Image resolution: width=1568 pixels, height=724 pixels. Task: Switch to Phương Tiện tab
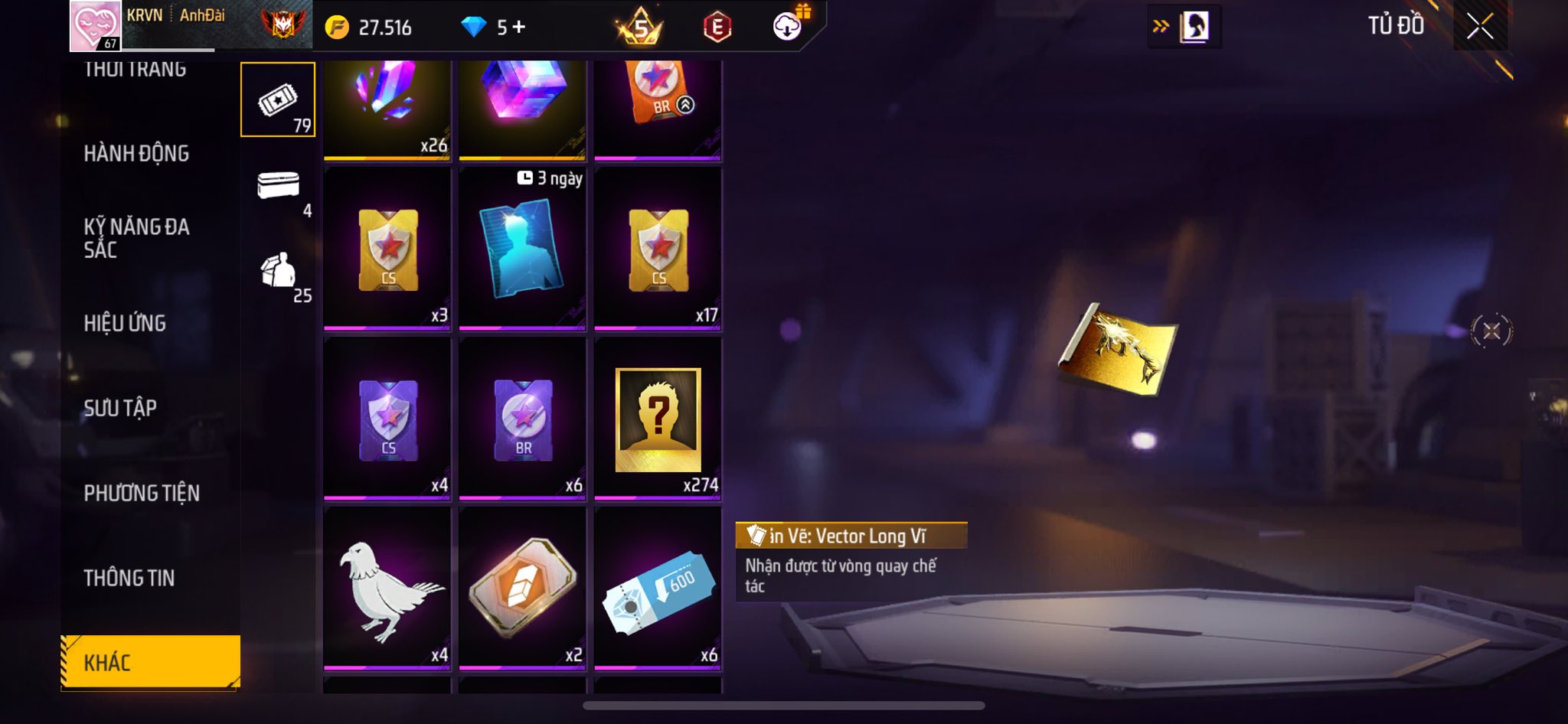point(142,494)
